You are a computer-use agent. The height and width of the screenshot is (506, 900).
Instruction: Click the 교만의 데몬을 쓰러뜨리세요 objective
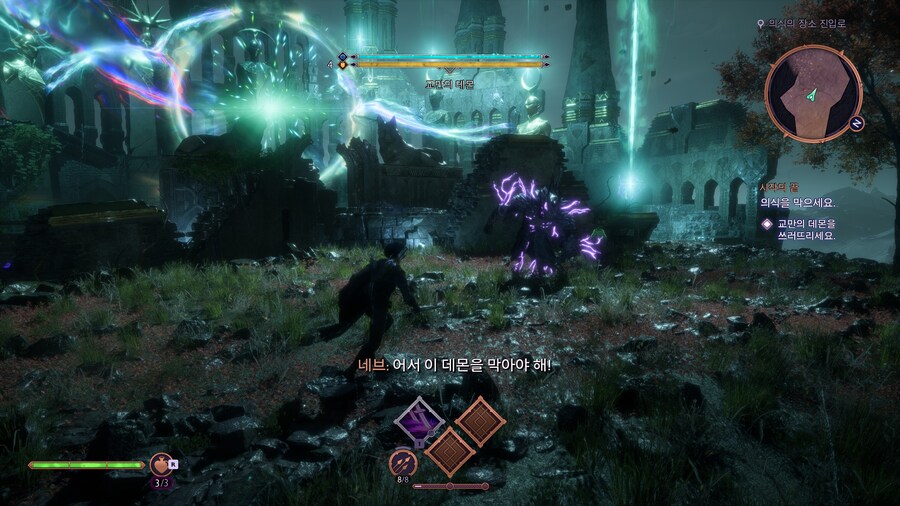click(804, 229)
